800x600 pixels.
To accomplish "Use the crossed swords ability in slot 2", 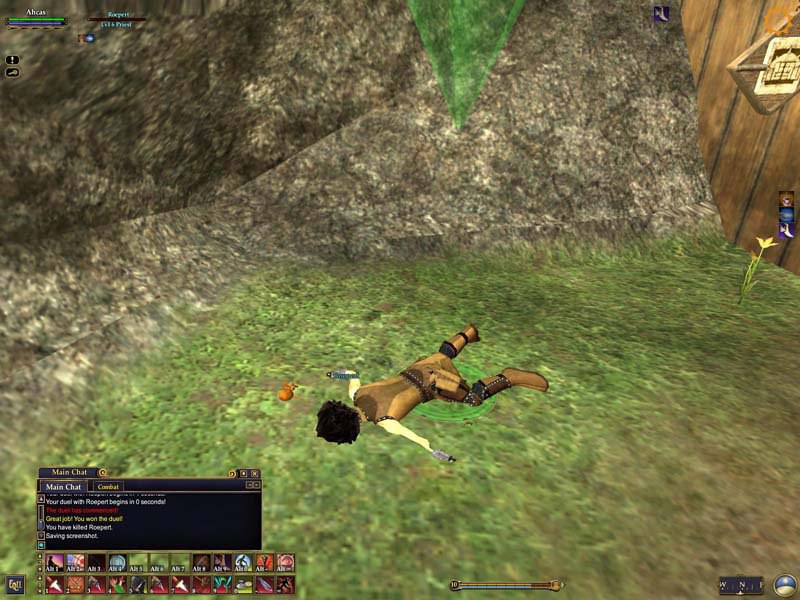I will pyautogui.click(x=75, y=584).
